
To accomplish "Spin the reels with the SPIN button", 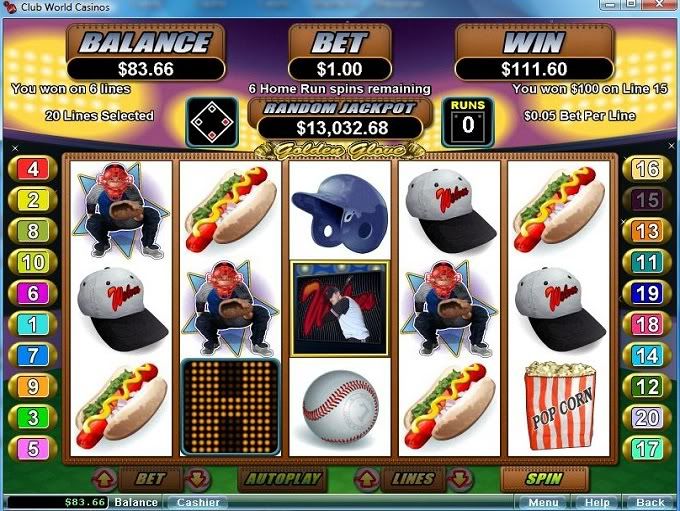I will 544,479.
